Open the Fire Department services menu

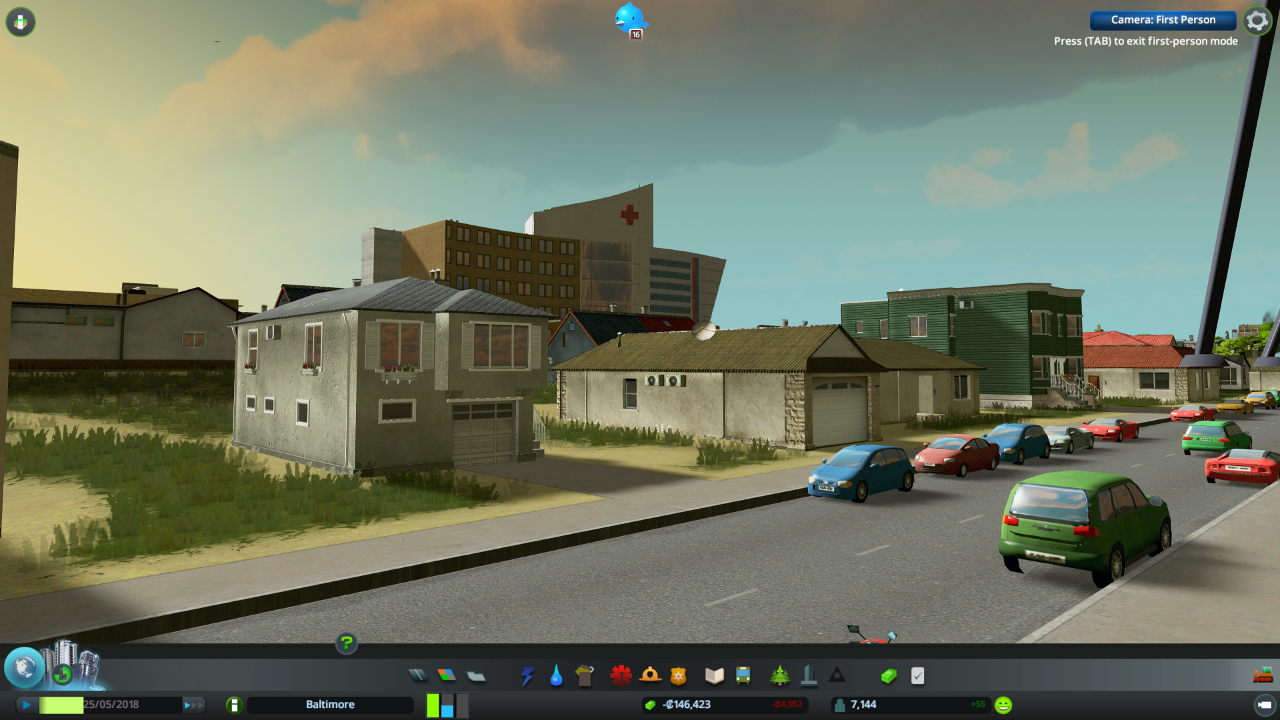[648, 675]
